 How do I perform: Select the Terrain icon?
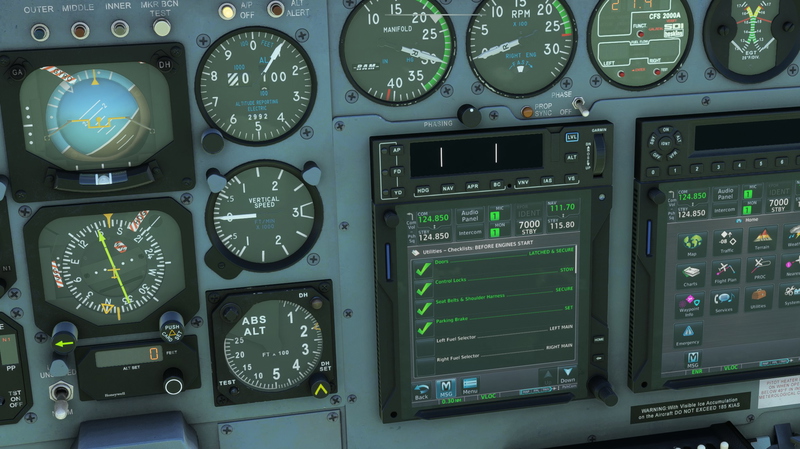click(x=762, y=241)
